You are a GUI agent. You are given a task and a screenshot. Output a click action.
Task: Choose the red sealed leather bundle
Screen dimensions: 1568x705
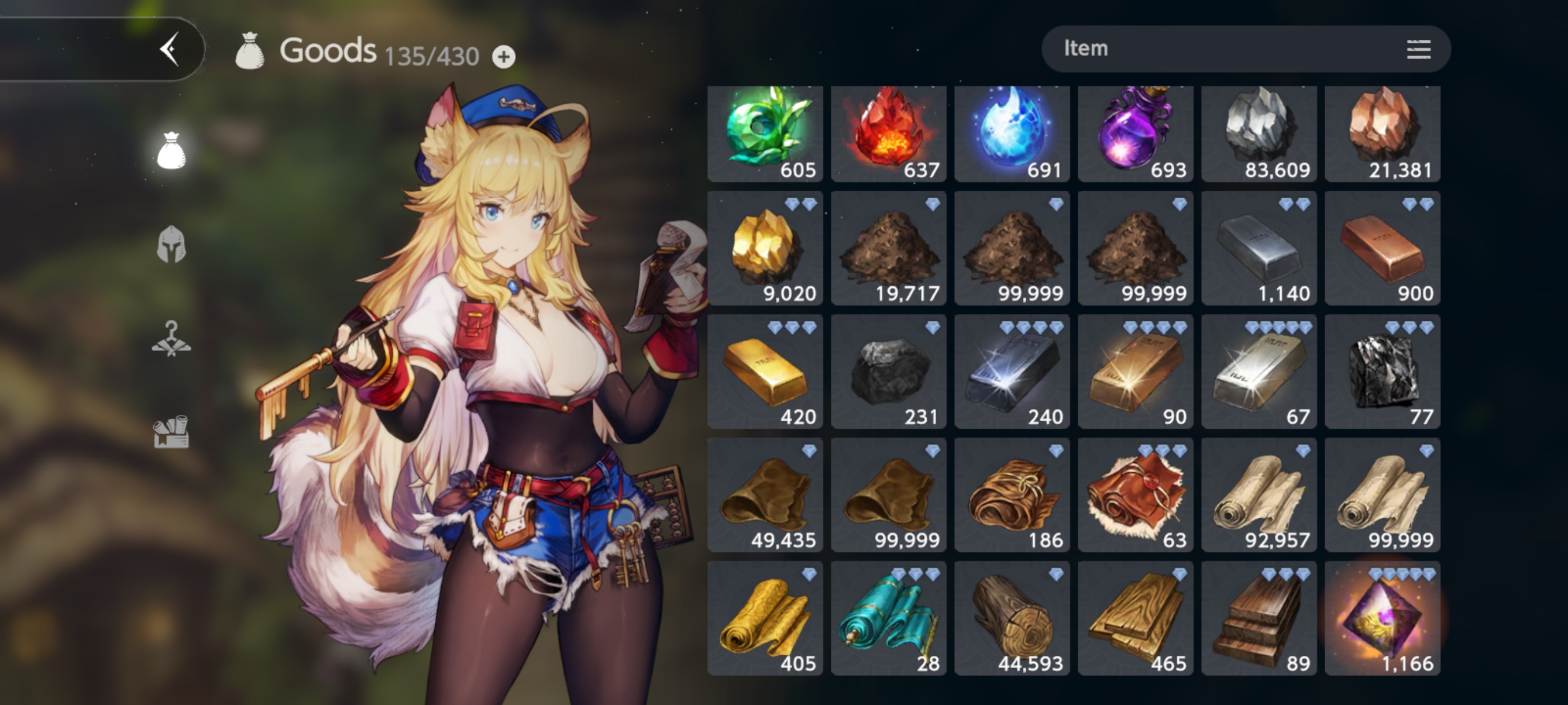click(x=1136, y=495)
